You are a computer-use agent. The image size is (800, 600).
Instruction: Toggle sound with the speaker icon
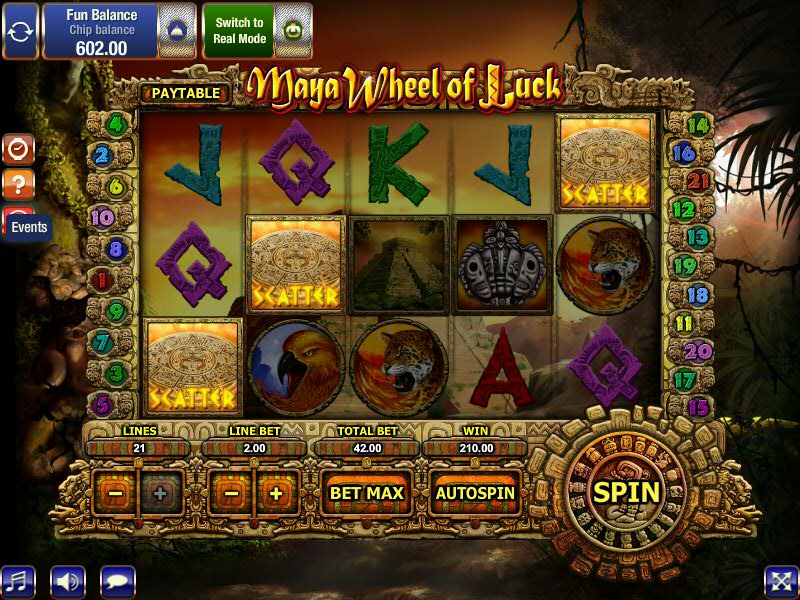[x=68, y=581]
